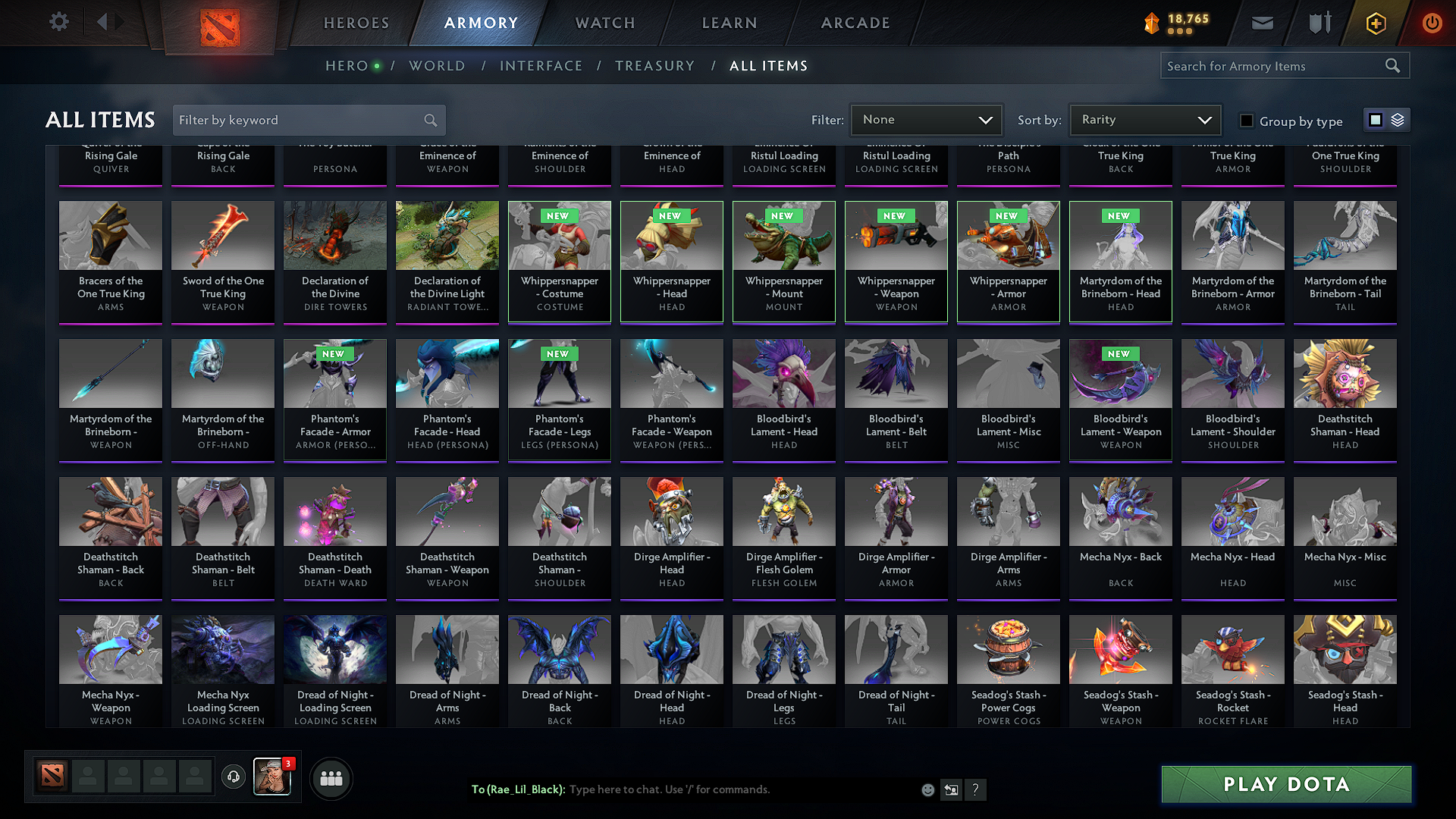Open Dota Plus via gold hexagon icon

pyautogui.click(x=1375, y=23)
